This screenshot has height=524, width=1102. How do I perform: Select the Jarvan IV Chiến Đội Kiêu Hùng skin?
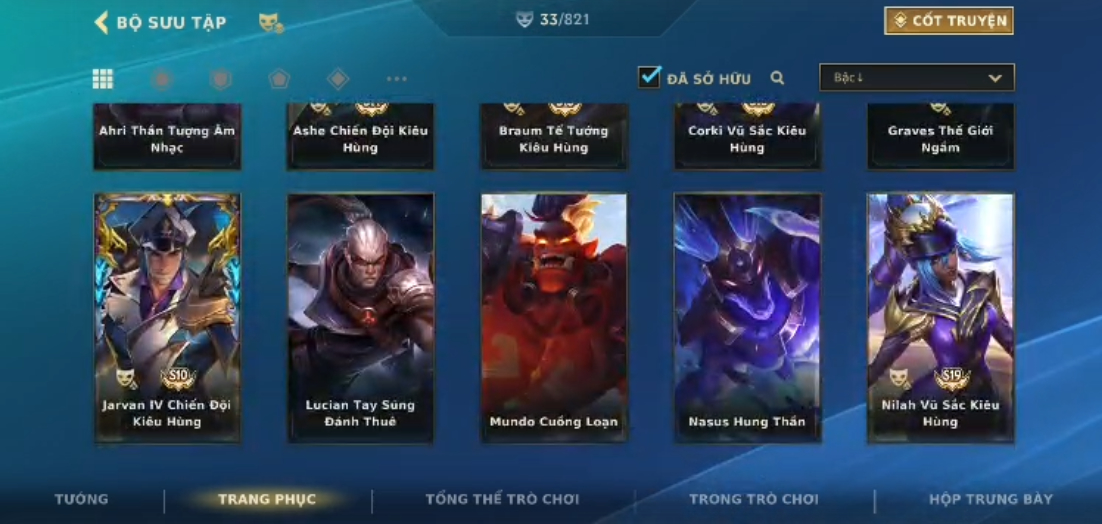[x=167, y=317]
